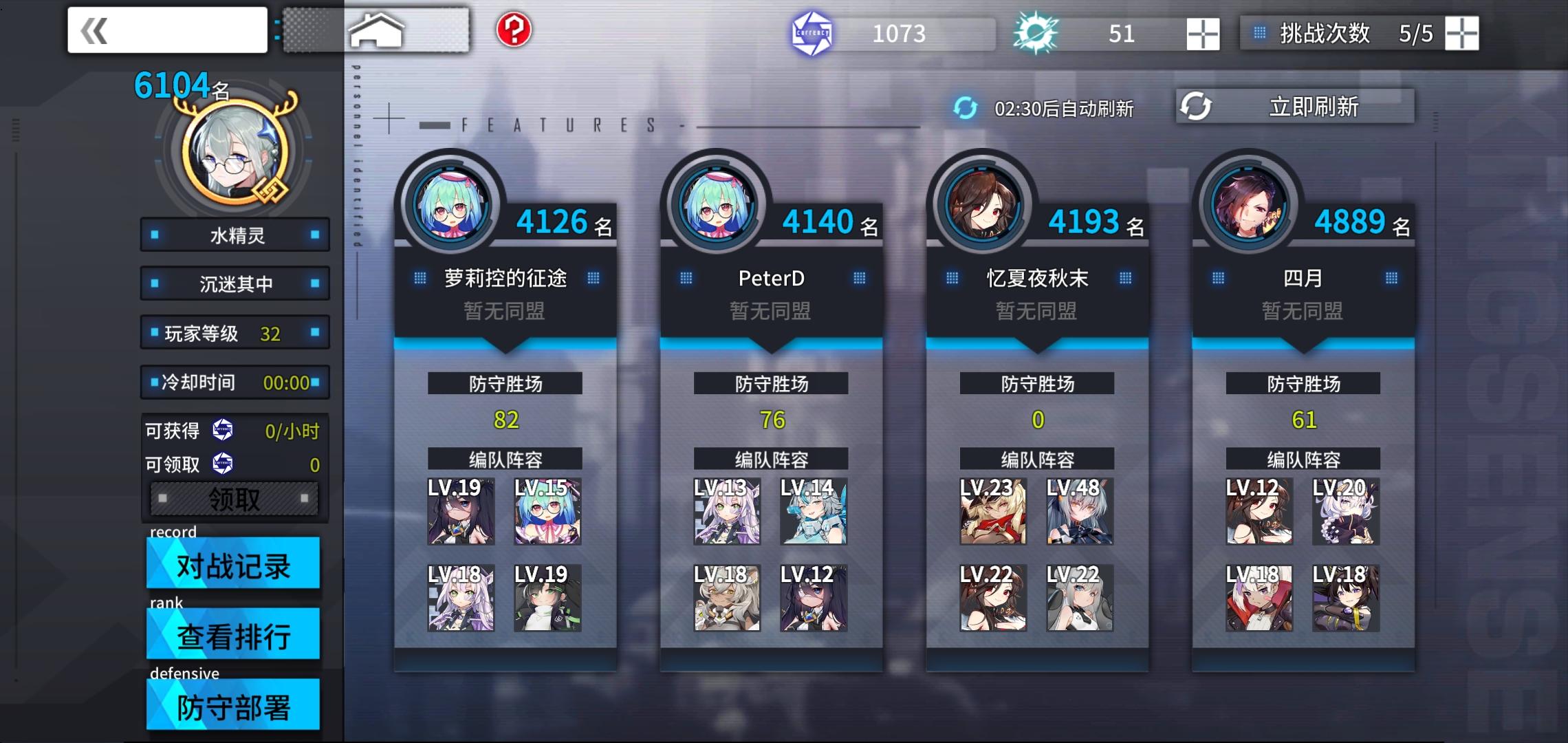Click the back arrow at top left
The image size is (1568, 743).
pos(96,29)
